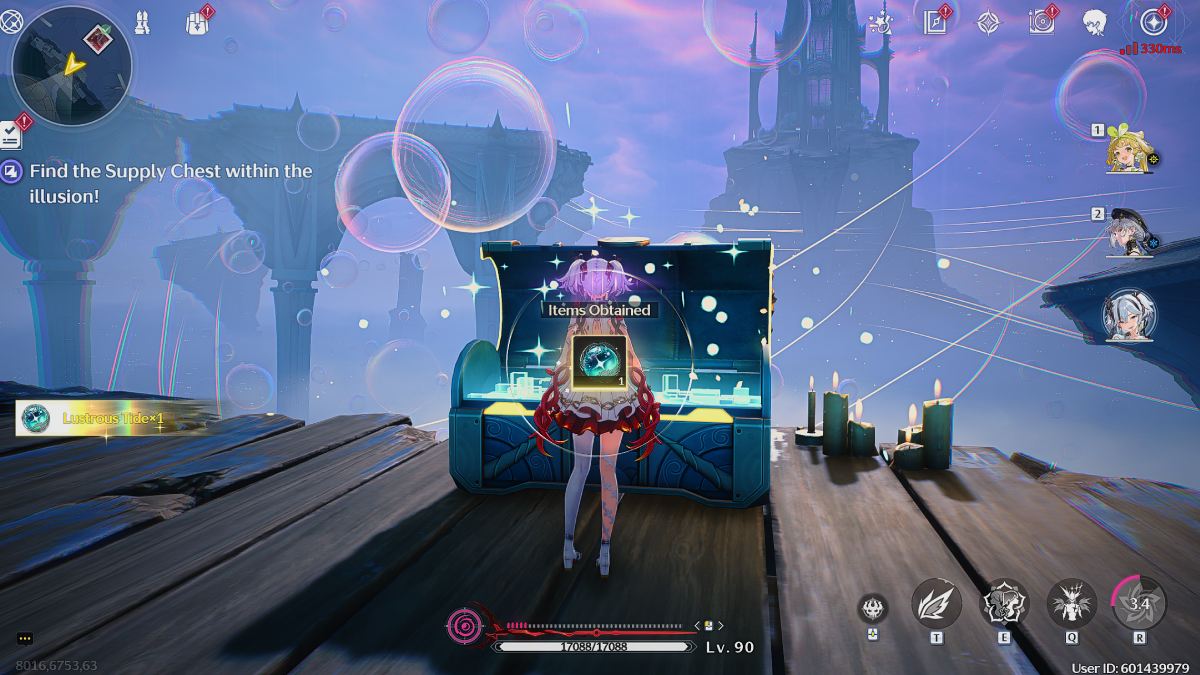This screenshot has height=675, width=1200.
Task: Activate the rose-framed profile skill labeled E
Action: tap(1003, 605)
